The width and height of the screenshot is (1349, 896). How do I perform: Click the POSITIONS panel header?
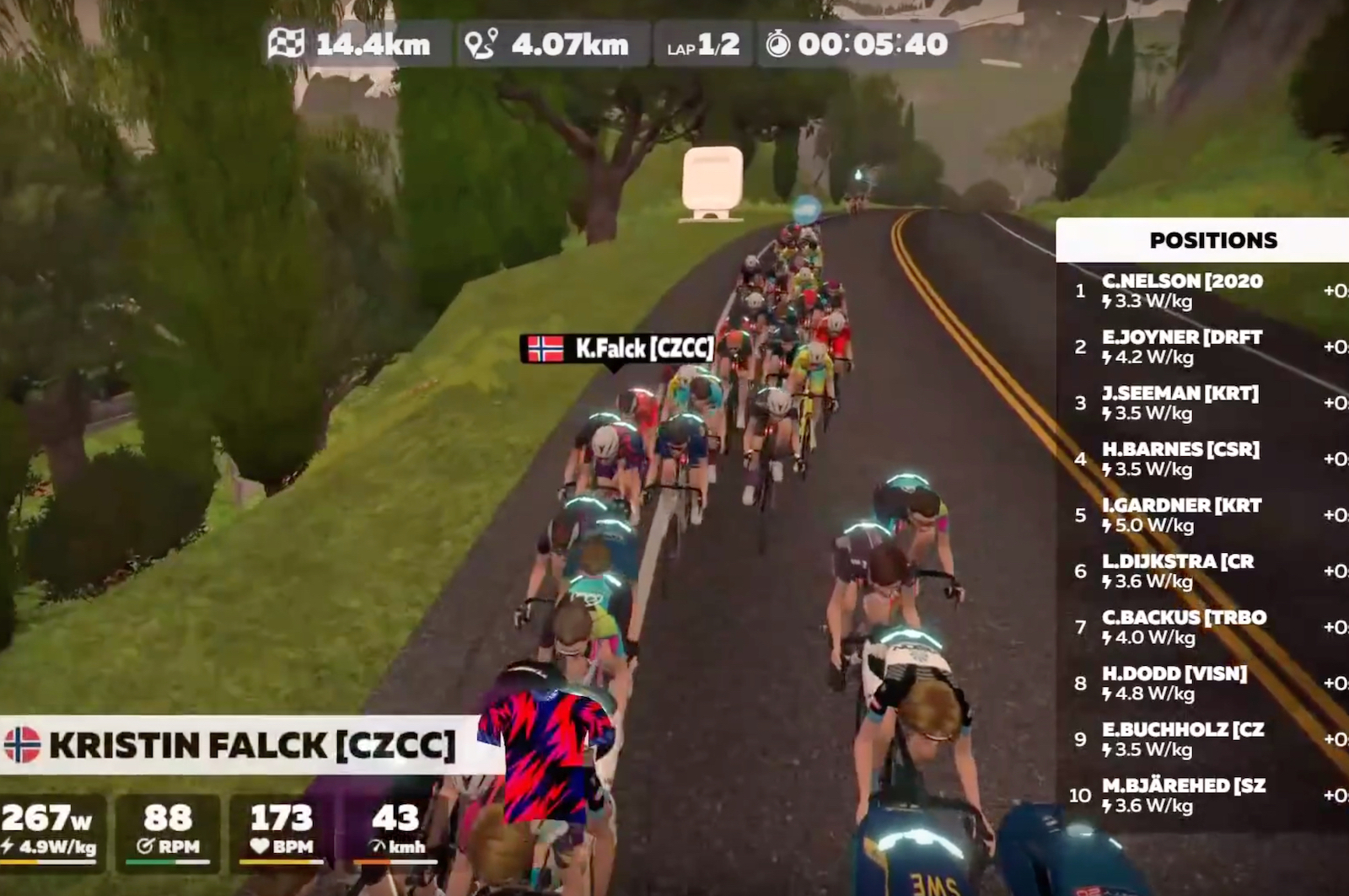pyautogui.click(x=1212, y=240)
